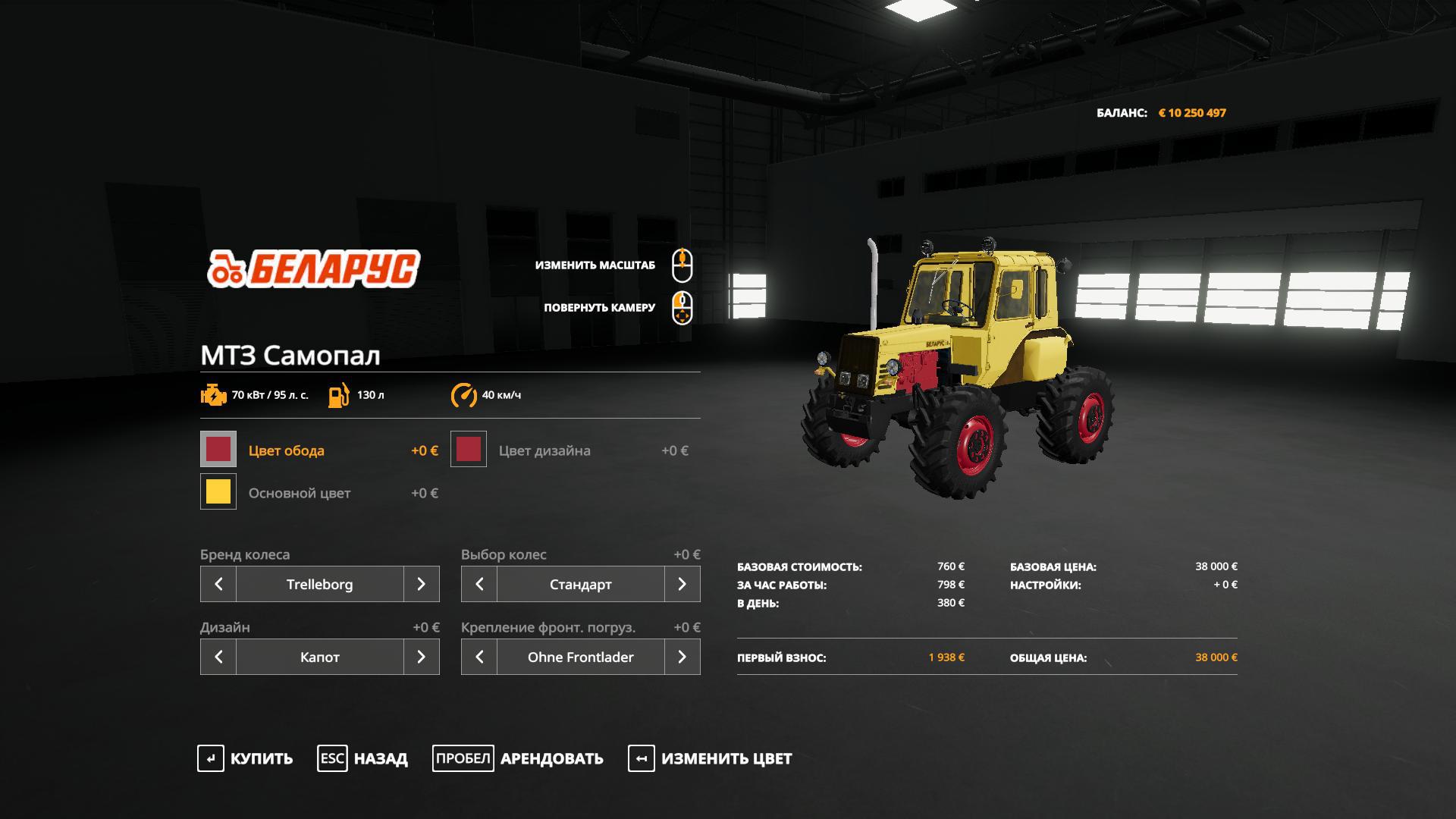Image resolution: width=1456 pixels, height=819 pixels.
Task: Change design to next option after Капот
Action: tap(421, 657)
